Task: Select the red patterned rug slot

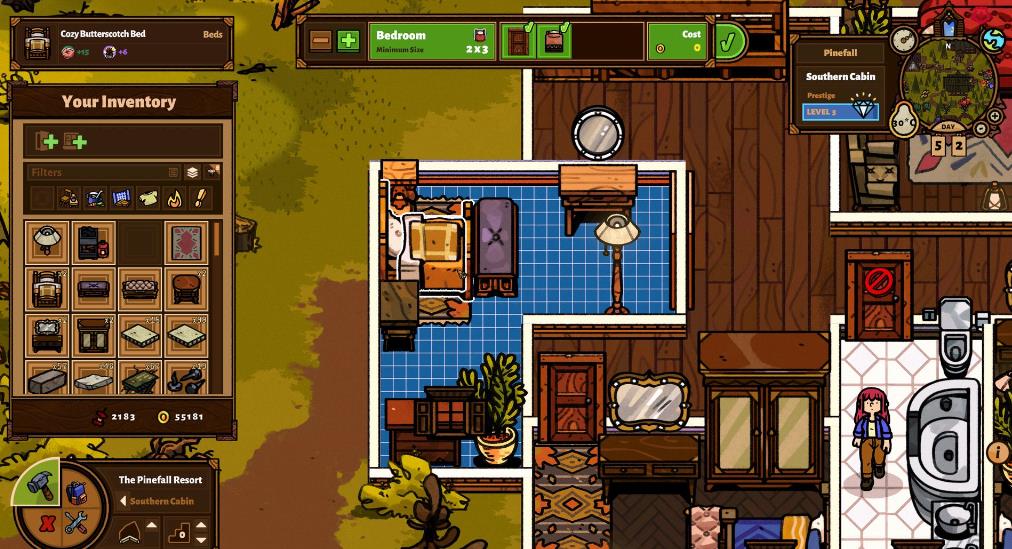Action: coord(186,241)
